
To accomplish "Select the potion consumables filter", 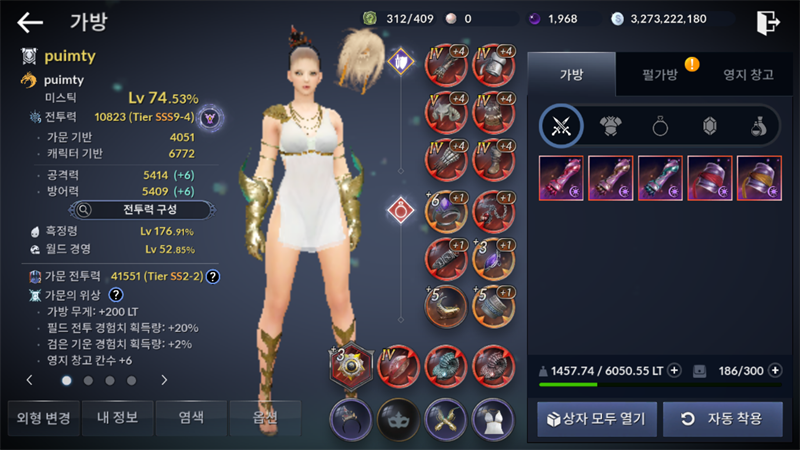I will tap(759, 125).
